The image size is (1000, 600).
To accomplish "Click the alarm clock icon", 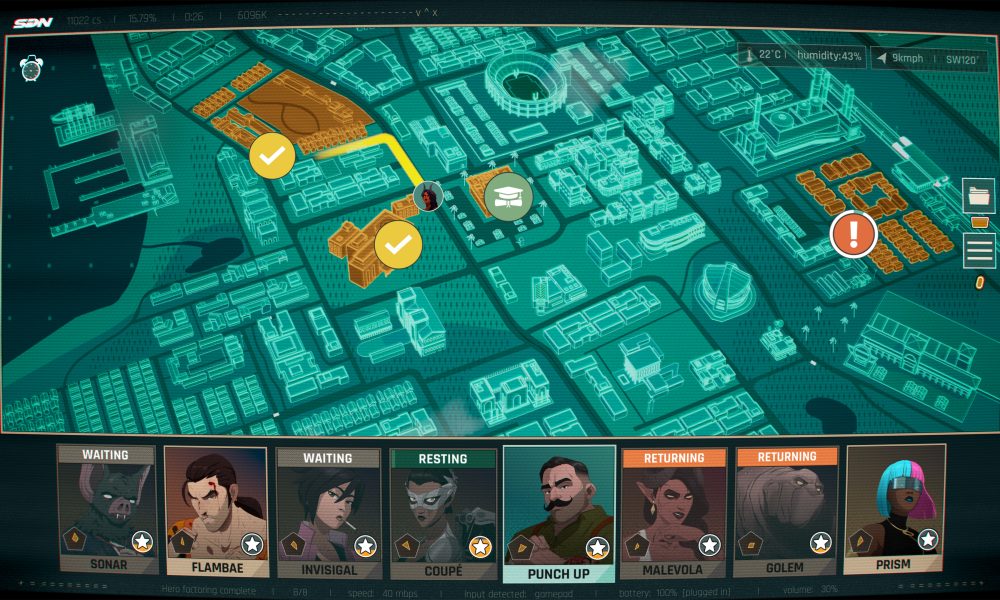I will coord(30,68).
